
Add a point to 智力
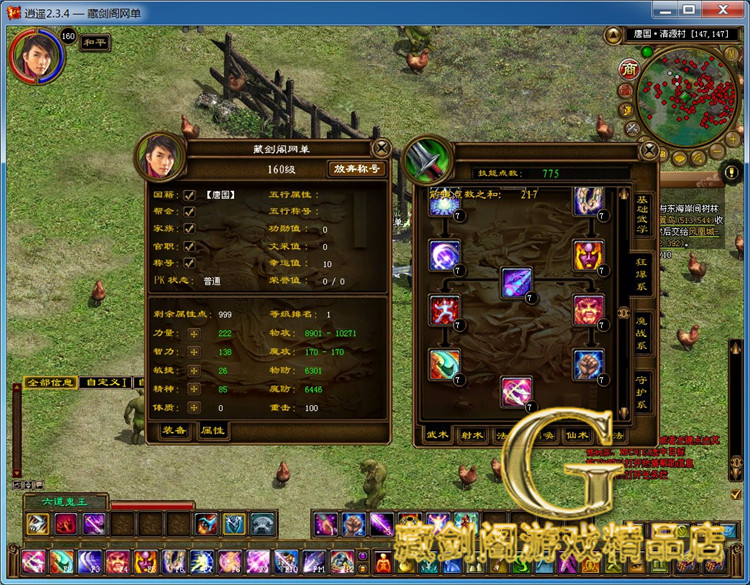193,352
